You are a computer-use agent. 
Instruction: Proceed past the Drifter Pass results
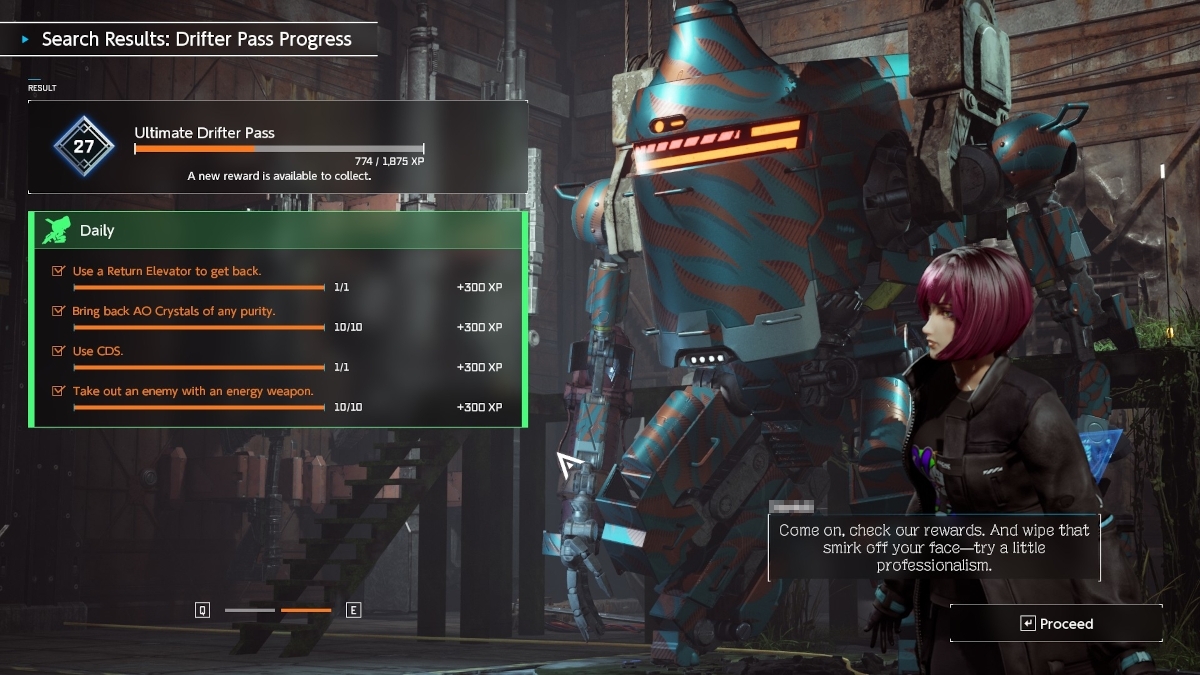(1056, 623)
